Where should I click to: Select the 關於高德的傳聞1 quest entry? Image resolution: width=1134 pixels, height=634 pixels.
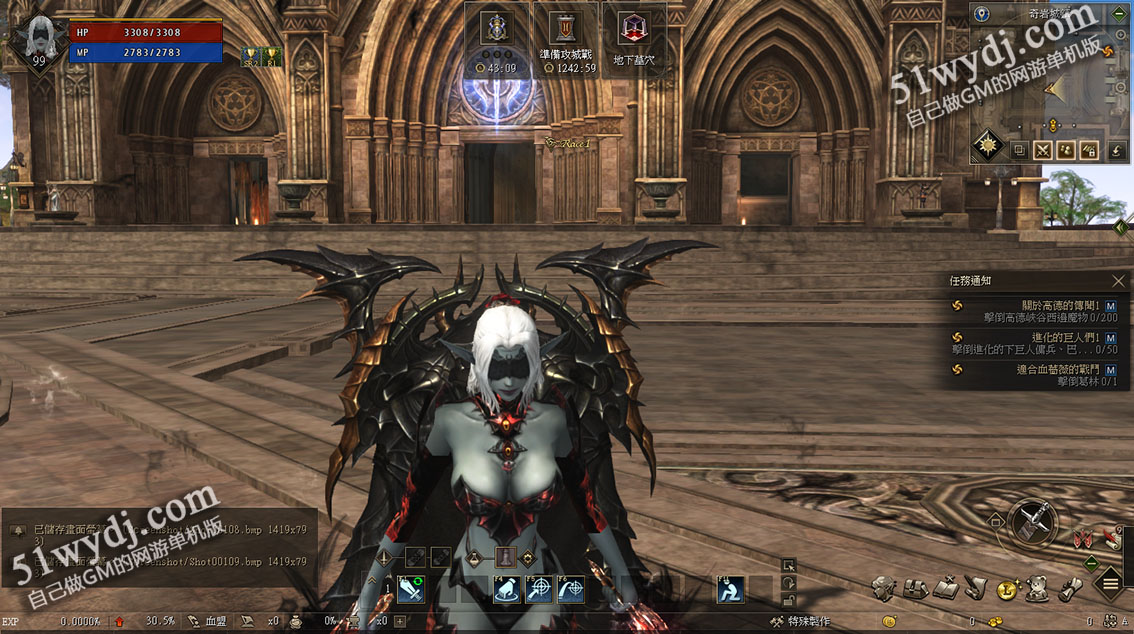(x=1030, y=311)
